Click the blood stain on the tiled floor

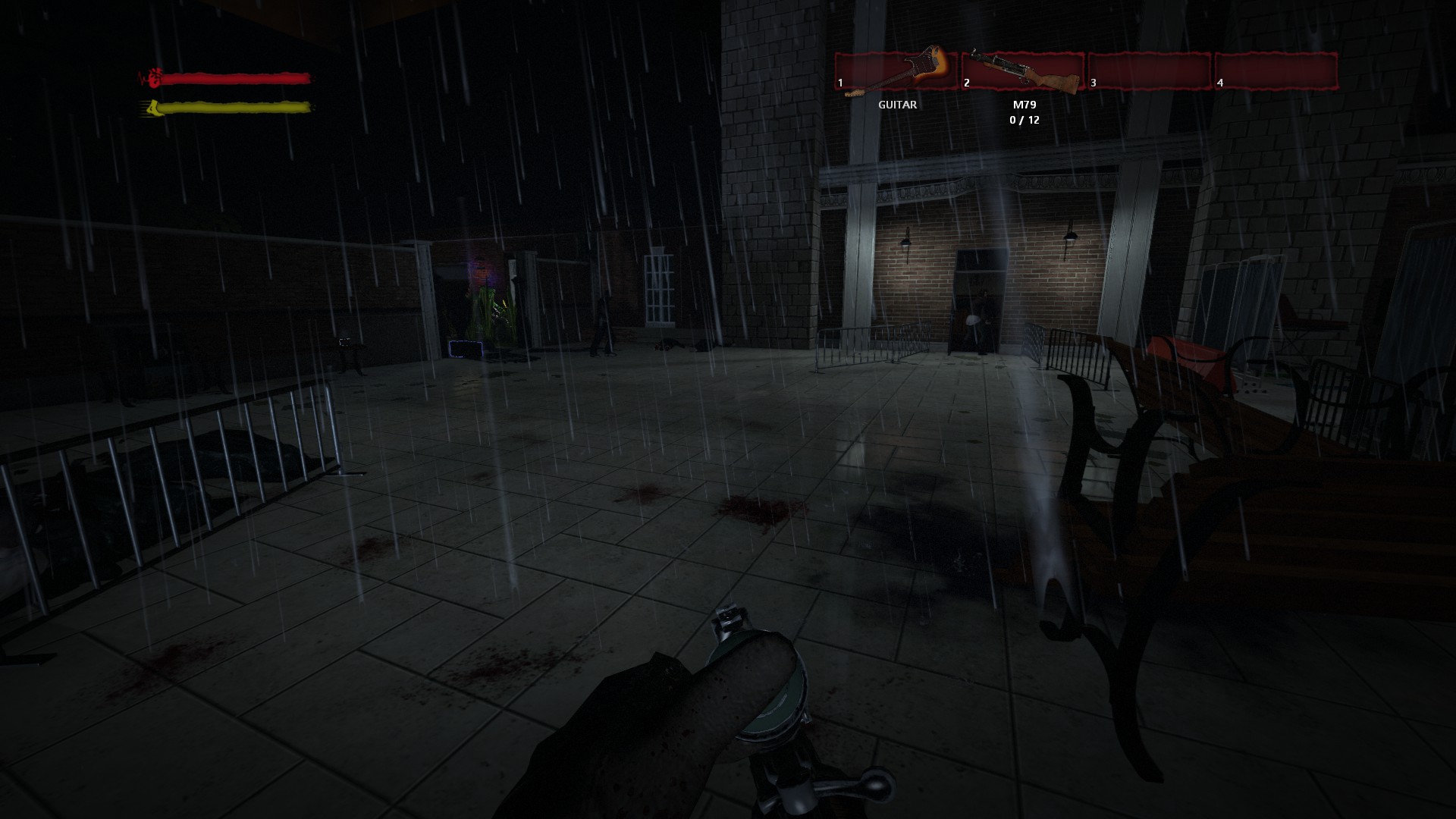[x=758, y=508]
